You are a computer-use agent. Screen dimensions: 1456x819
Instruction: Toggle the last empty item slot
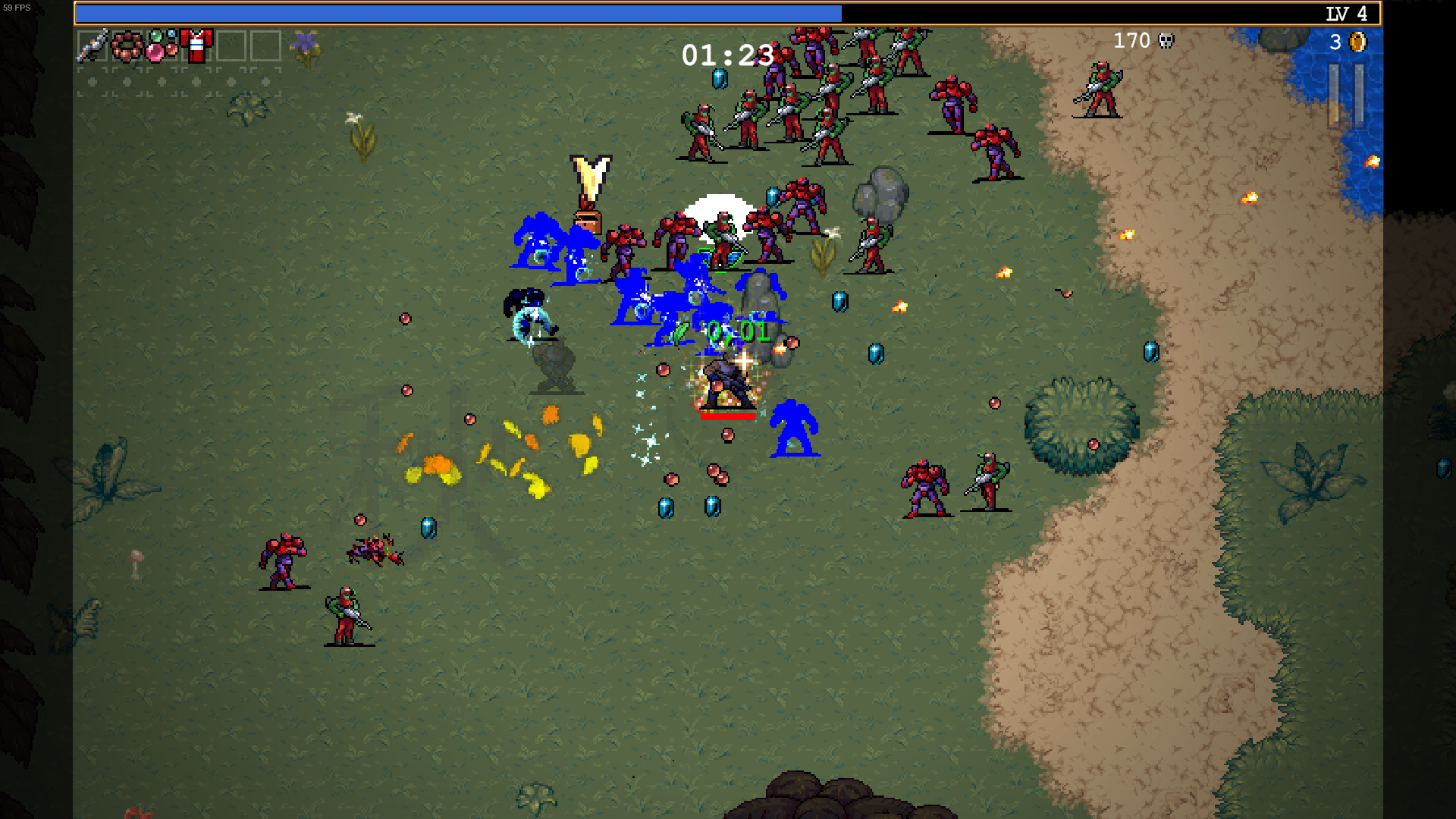click(264, 44)
